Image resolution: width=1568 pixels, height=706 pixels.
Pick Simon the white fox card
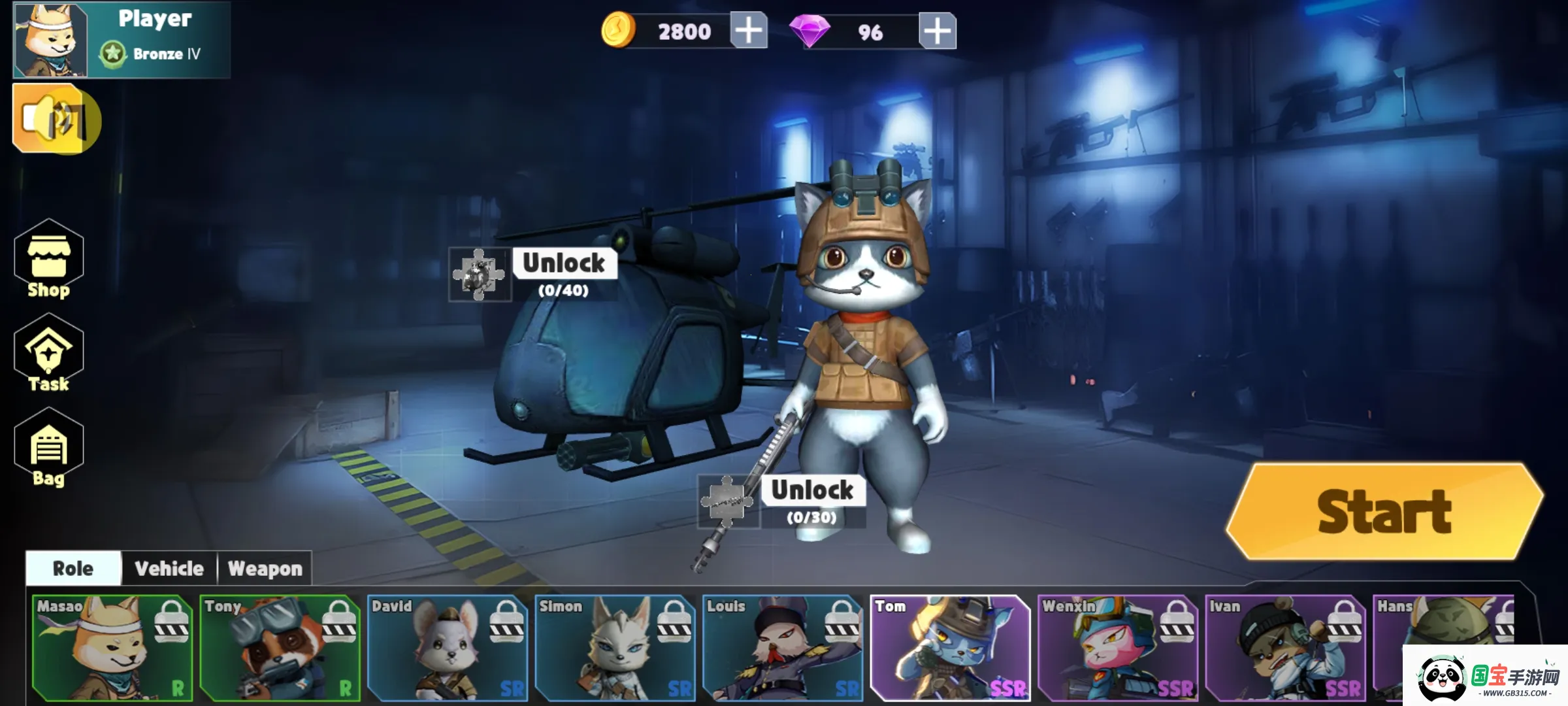615,647
